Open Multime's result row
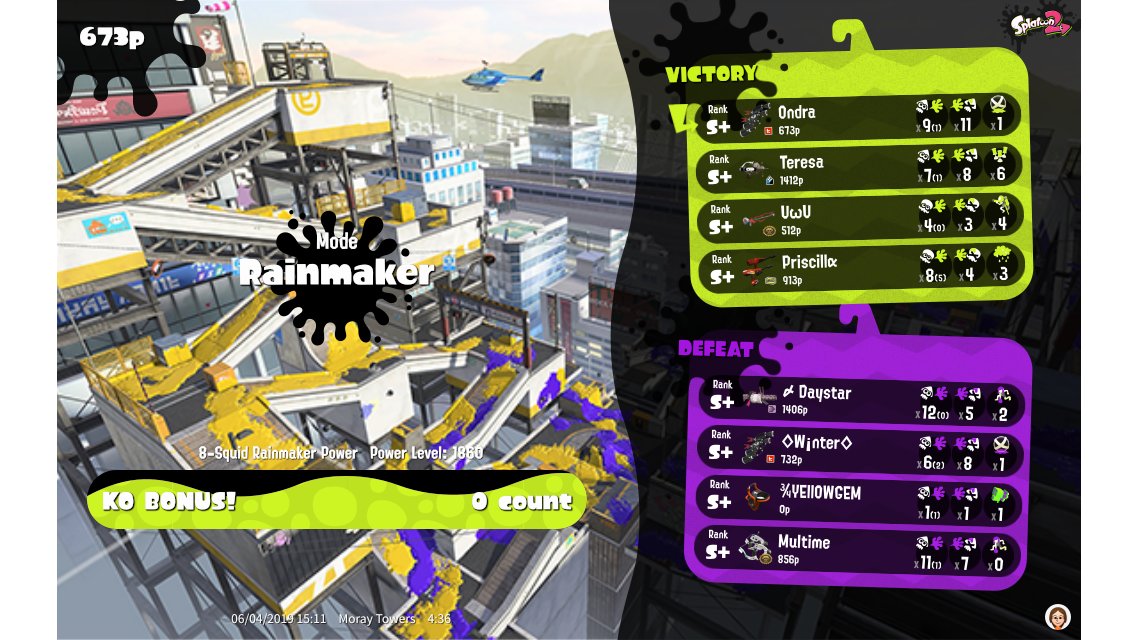Viewport: 1138px width, 640px height. pyautogui.click(x=860, y=550)
